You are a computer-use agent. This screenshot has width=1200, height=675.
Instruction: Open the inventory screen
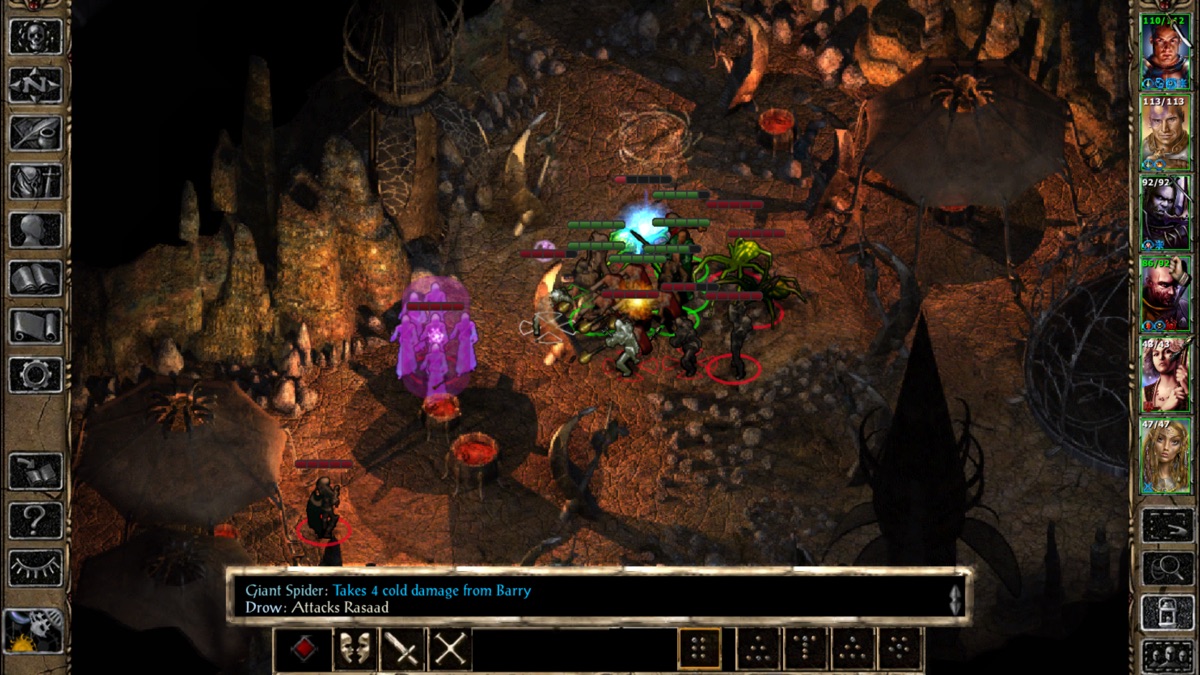(36, 181)
